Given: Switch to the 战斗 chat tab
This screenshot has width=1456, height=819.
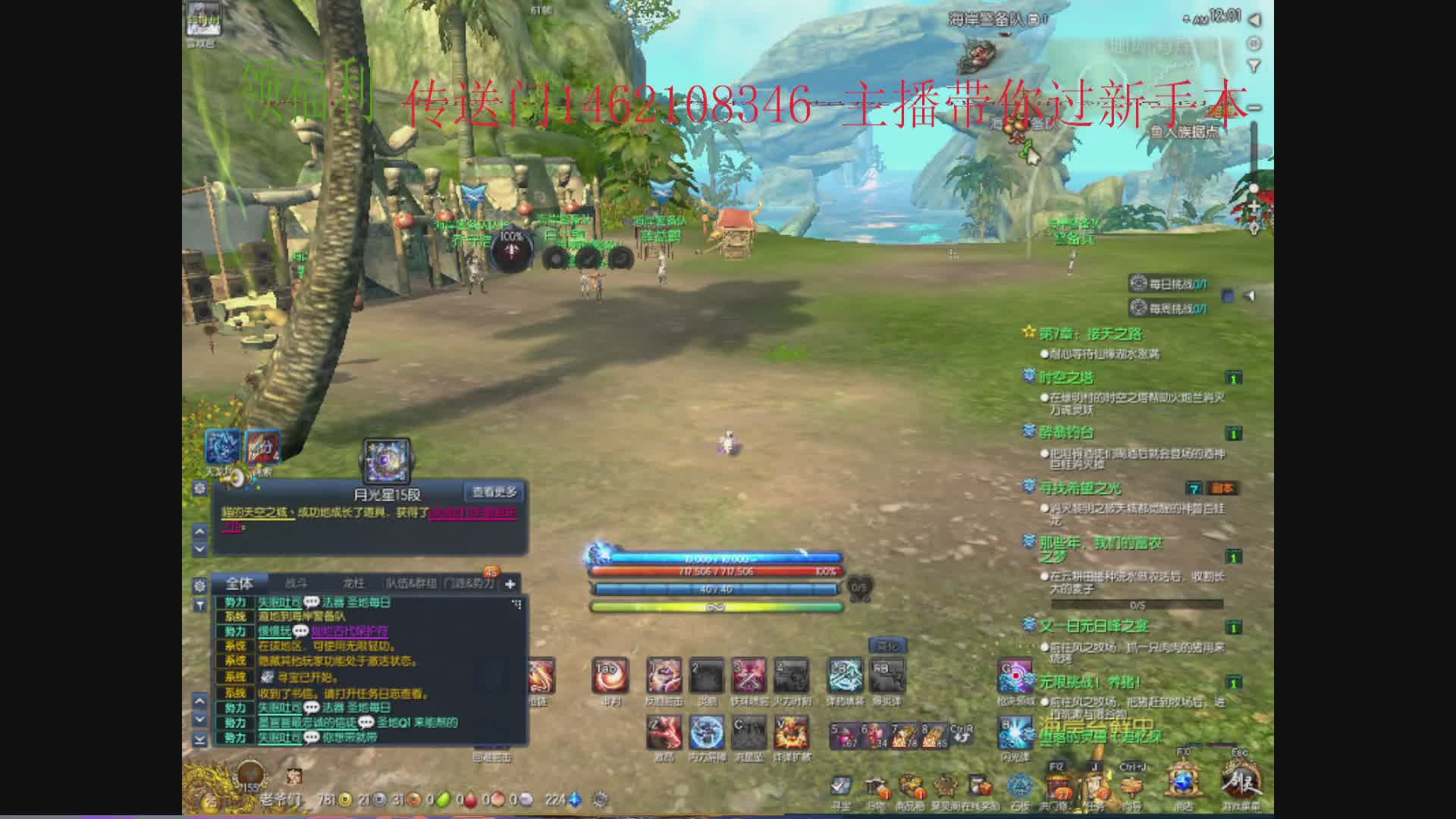Looking at the screenshot, I should point(296,583).
